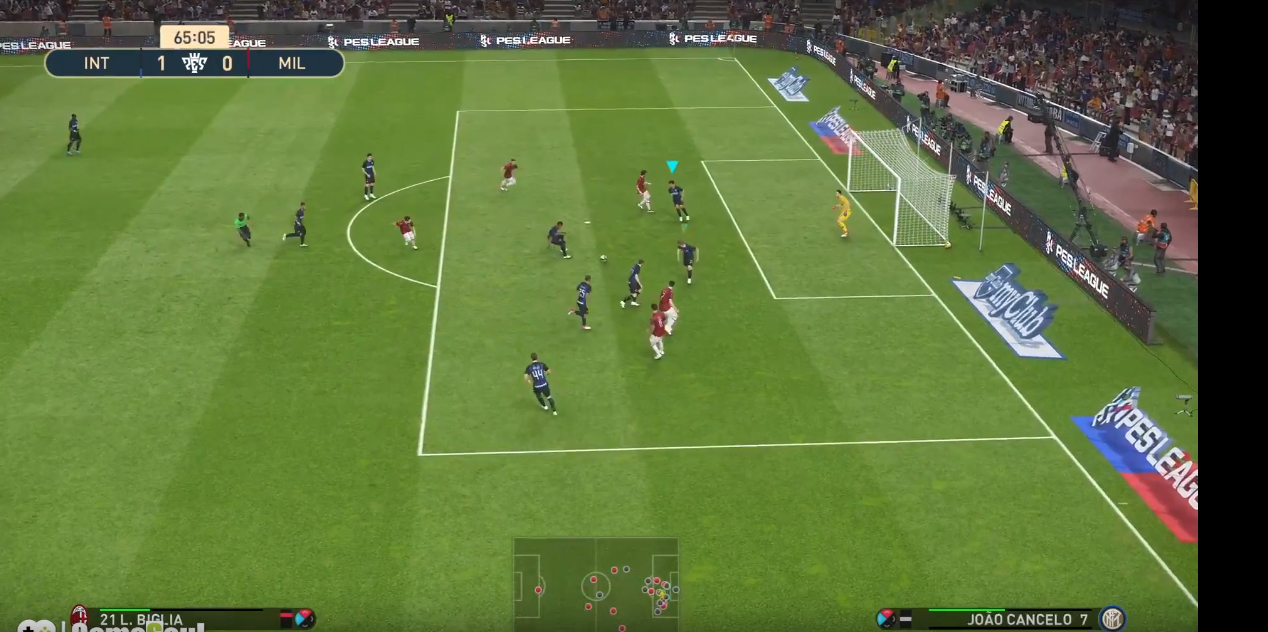Select the Inter crest beside João Cancelo
This screenshot has height=632, width=1268.
tap(1112, 619)
